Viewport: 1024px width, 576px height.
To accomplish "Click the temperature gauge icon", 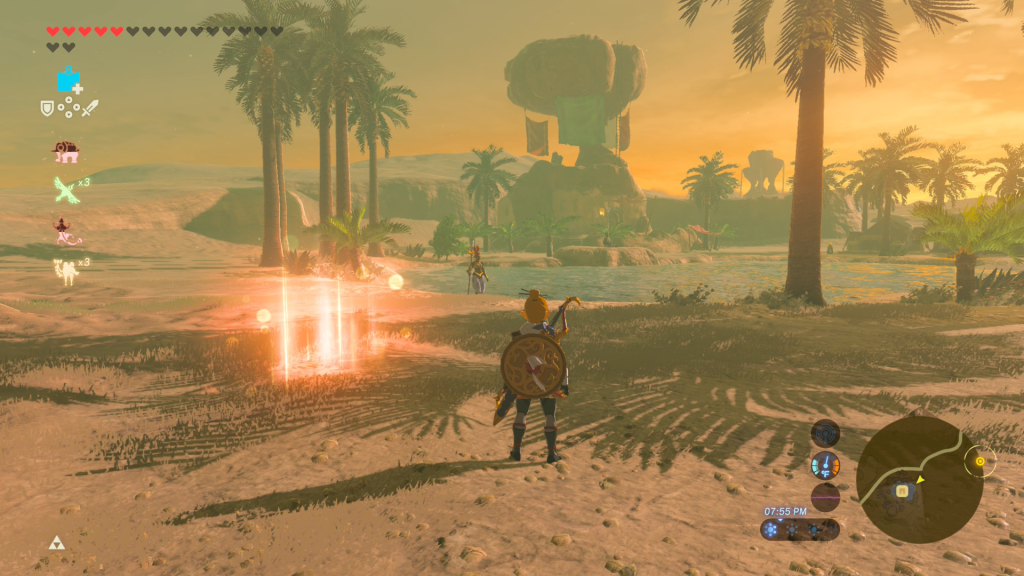I will click(825, 465).
